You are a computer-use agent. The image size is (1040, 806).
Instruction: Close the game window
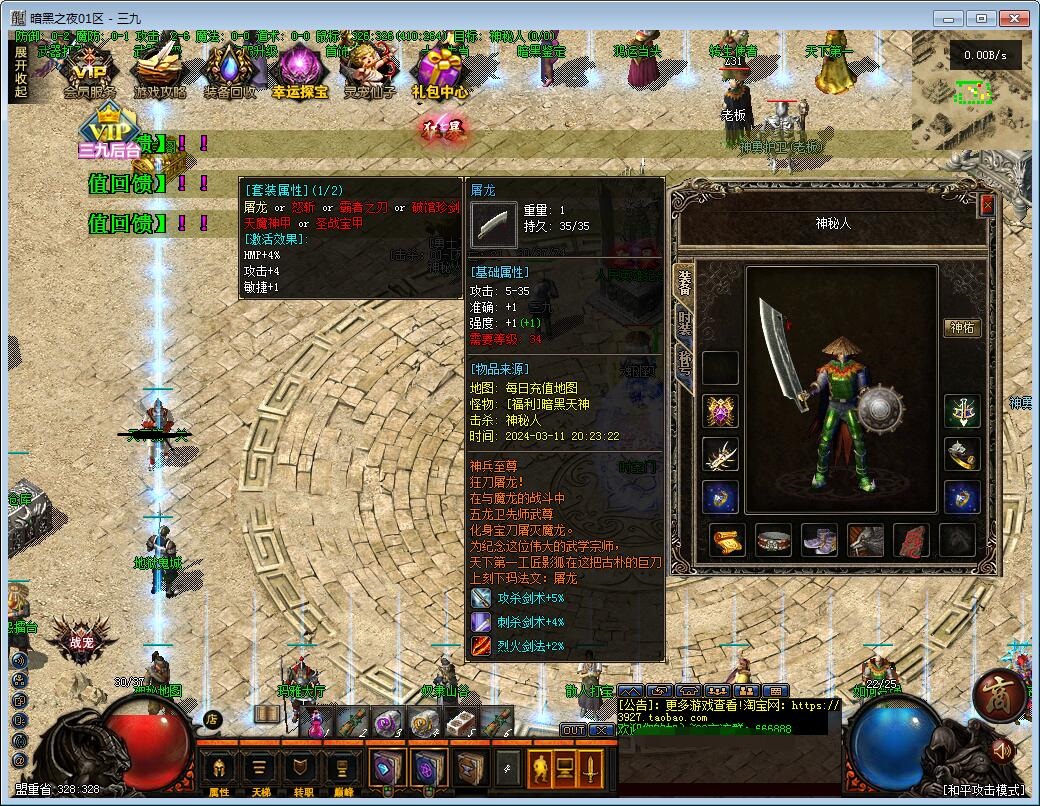pyautogui.click(x=1016, y=18)
